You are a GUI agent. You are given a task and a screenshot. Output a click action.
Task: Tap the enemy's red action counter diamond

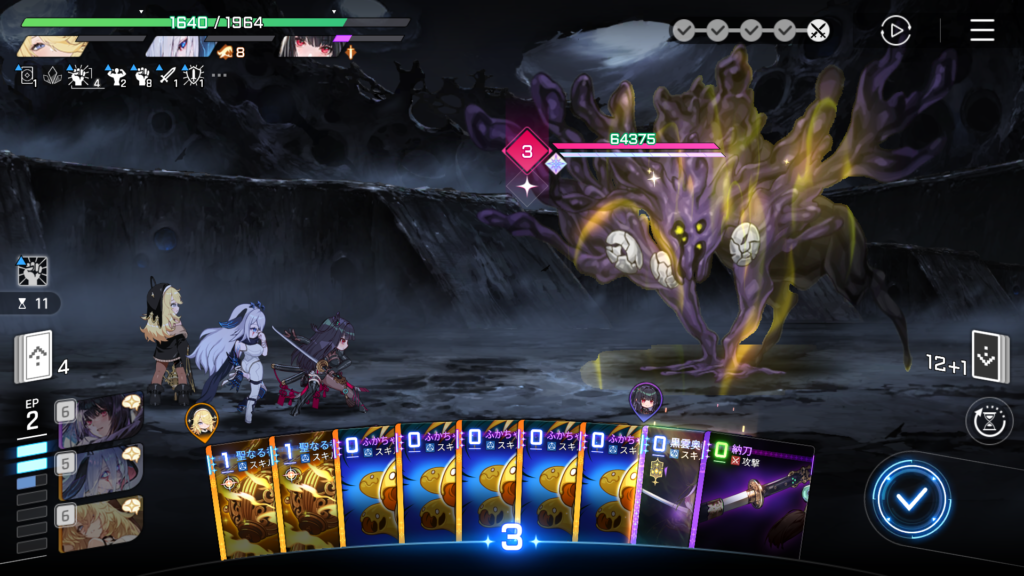pyautogui.click(x=526, y=153)
